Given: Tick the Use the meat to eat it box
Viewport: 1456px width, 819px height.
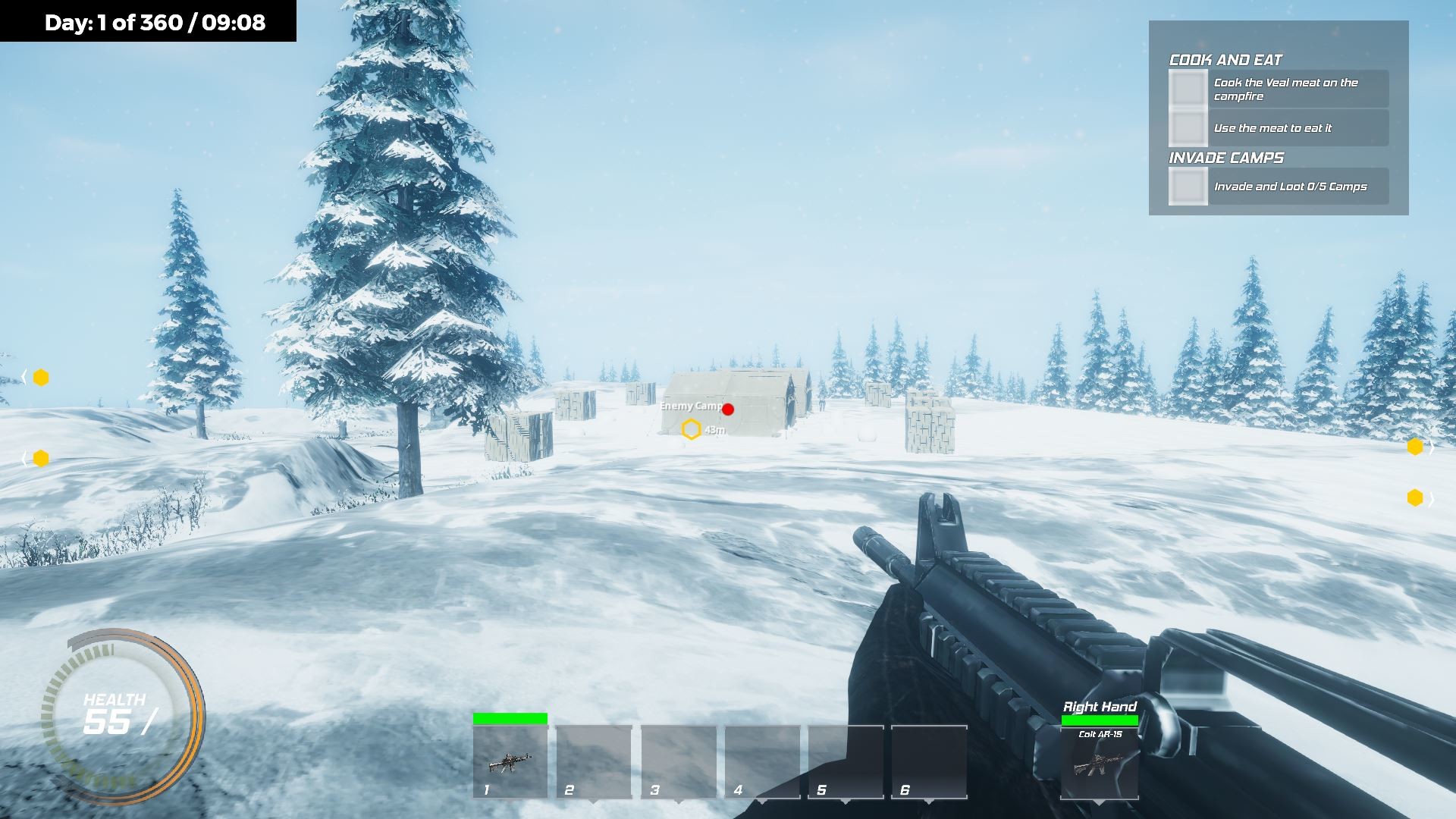Looking at the screenshot, I should tap(1188, 127).
